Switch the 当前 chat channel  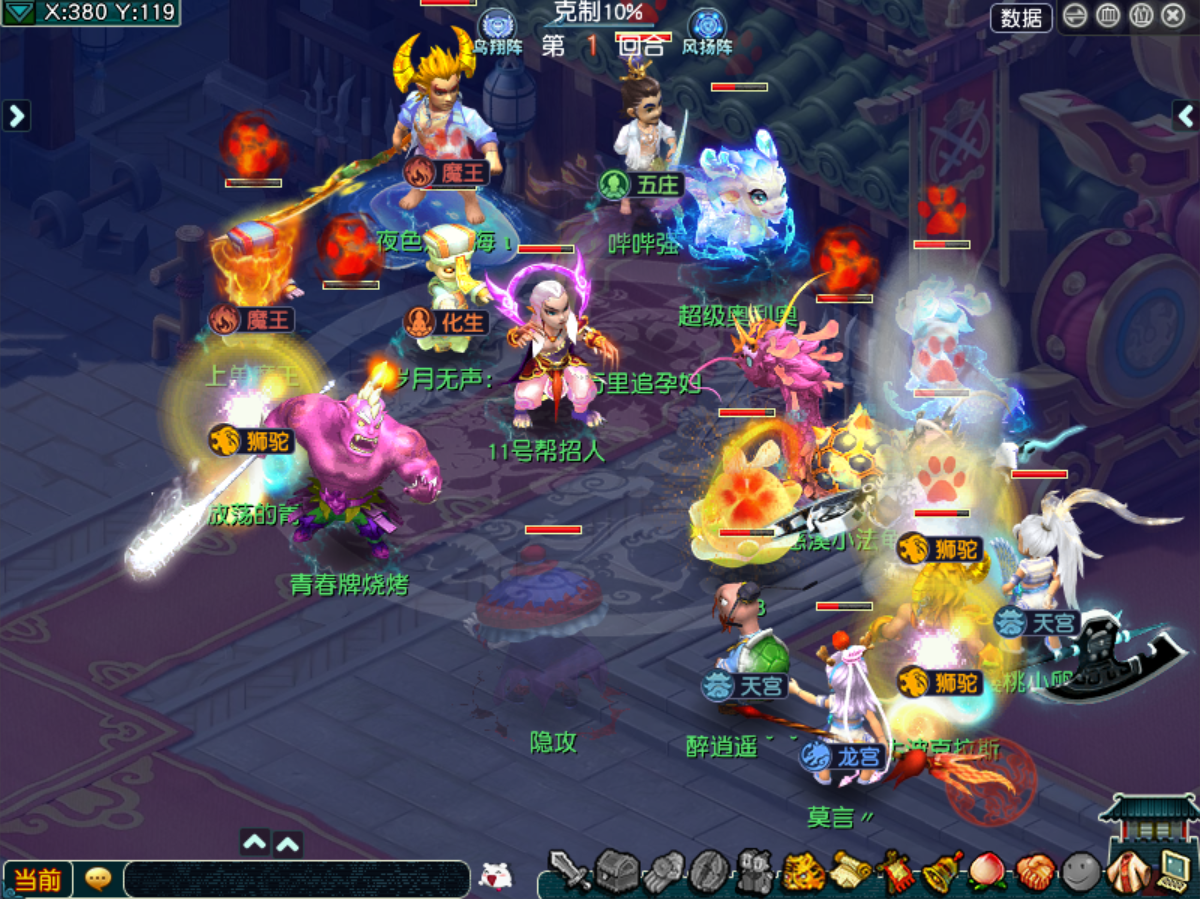38,879
